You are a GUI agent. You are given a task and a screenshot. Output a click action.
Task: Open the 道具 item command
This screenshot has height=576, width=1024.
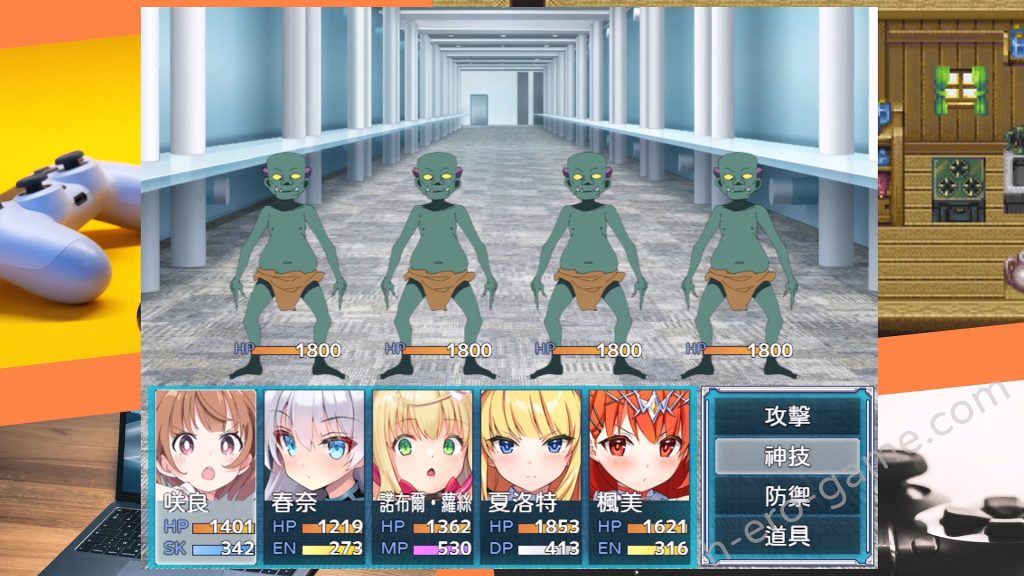click(x=786, y=535)
